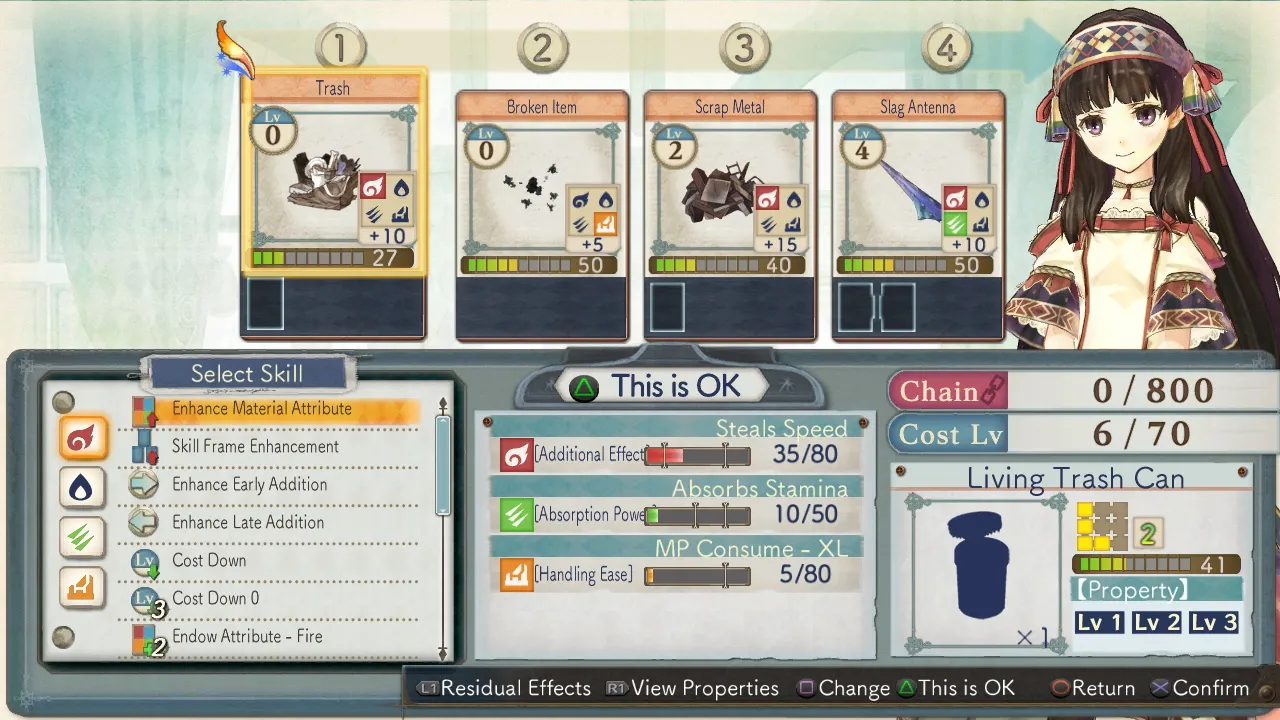Select the fire element filter icon
1280x720 pixels.
pos(81,438)
